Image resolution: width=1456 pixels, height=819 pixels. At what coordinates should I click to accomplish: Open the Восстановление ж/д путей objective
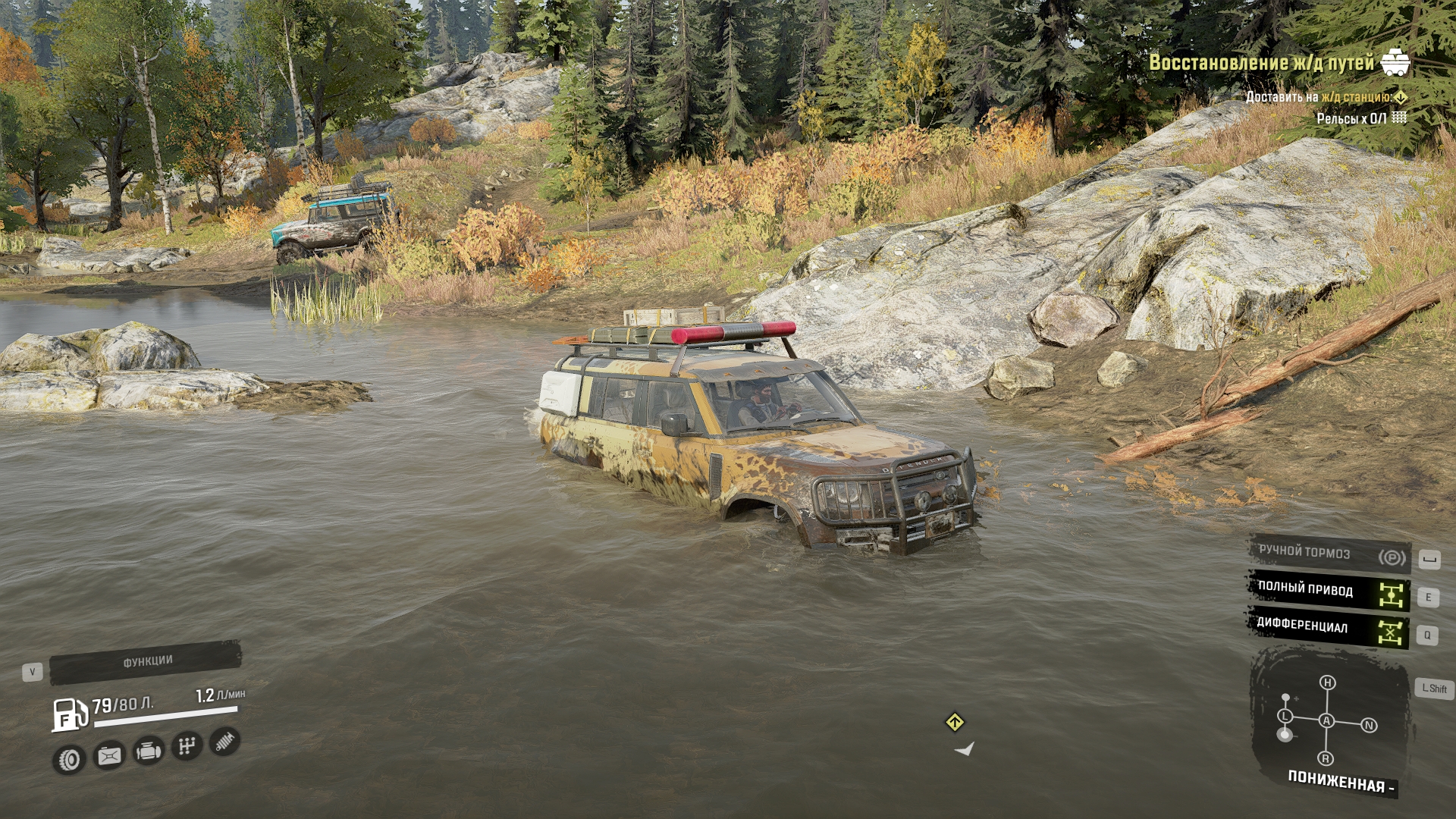point(1261,62)
